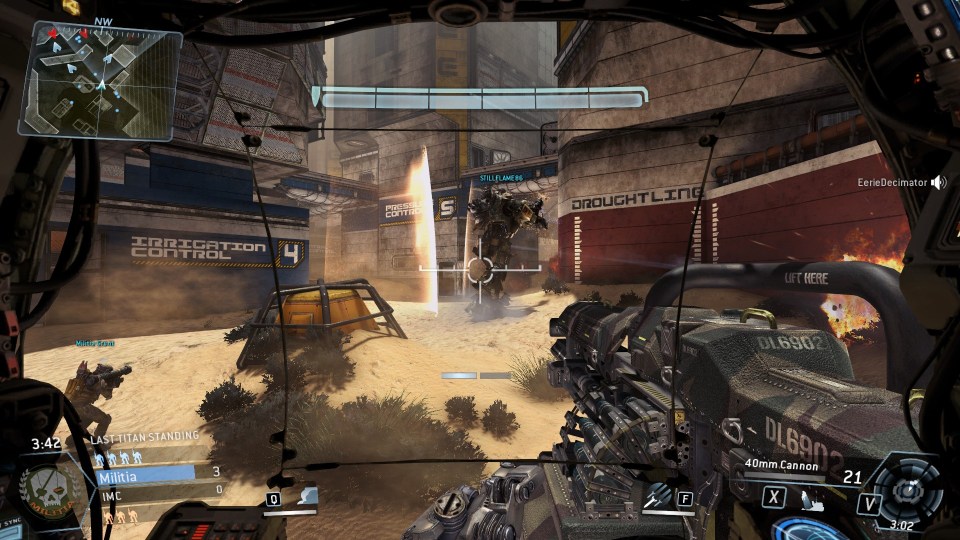
Task: Toggle the speaker icon beside EerieDecimator
Action: (938, 183)
